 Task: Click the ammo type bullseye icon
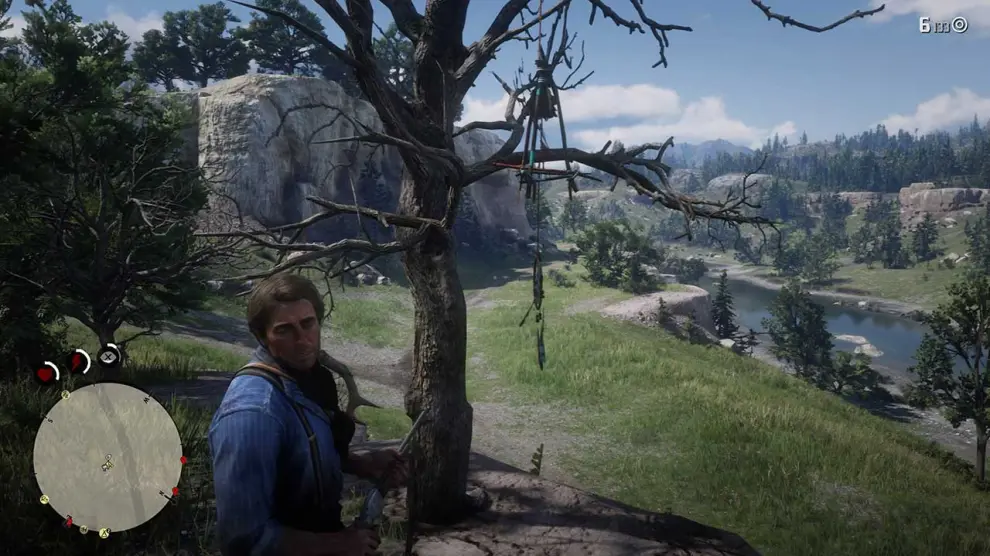click(x=959, y=25)
